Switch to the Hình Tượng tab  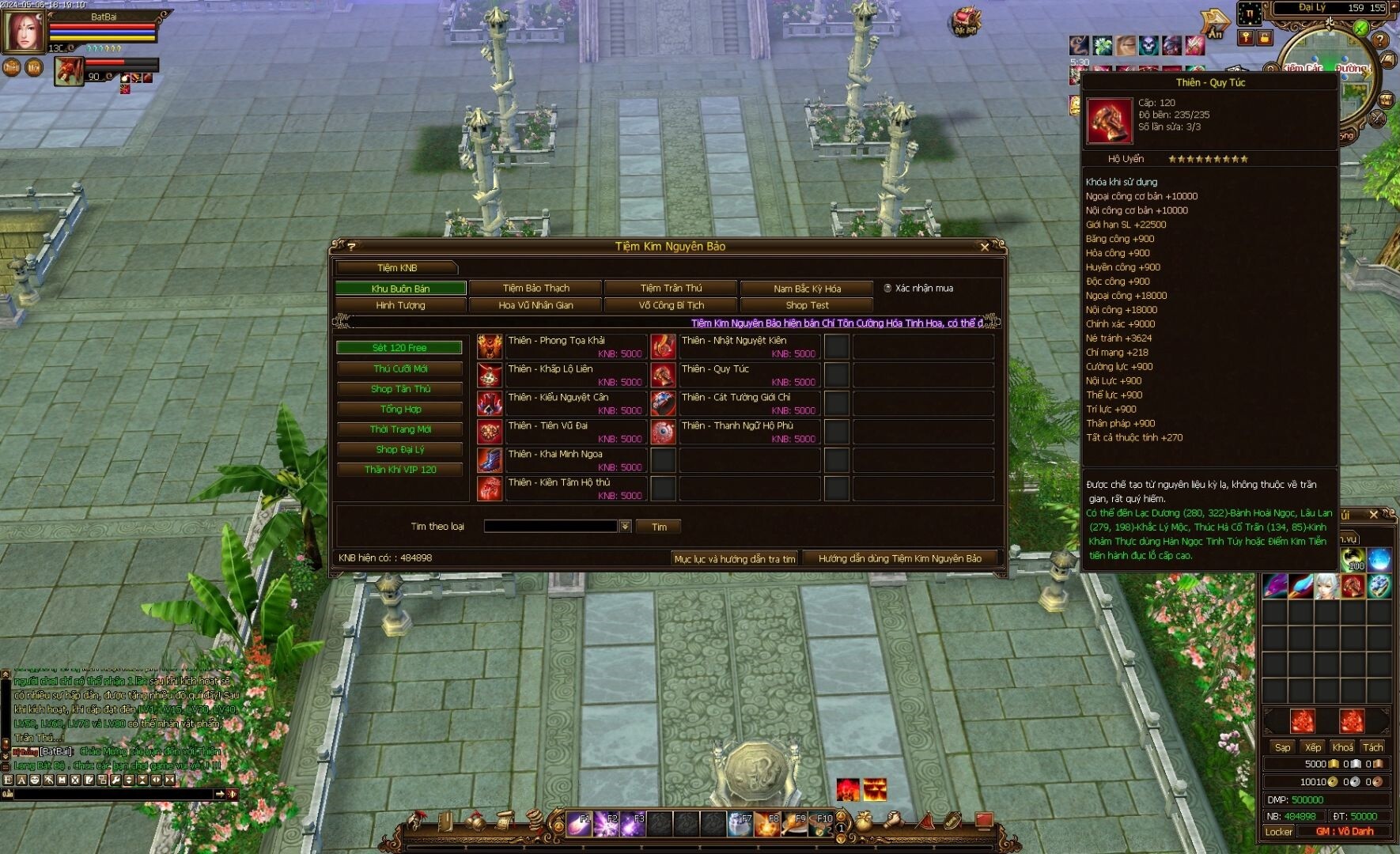(x=400, y=305)
